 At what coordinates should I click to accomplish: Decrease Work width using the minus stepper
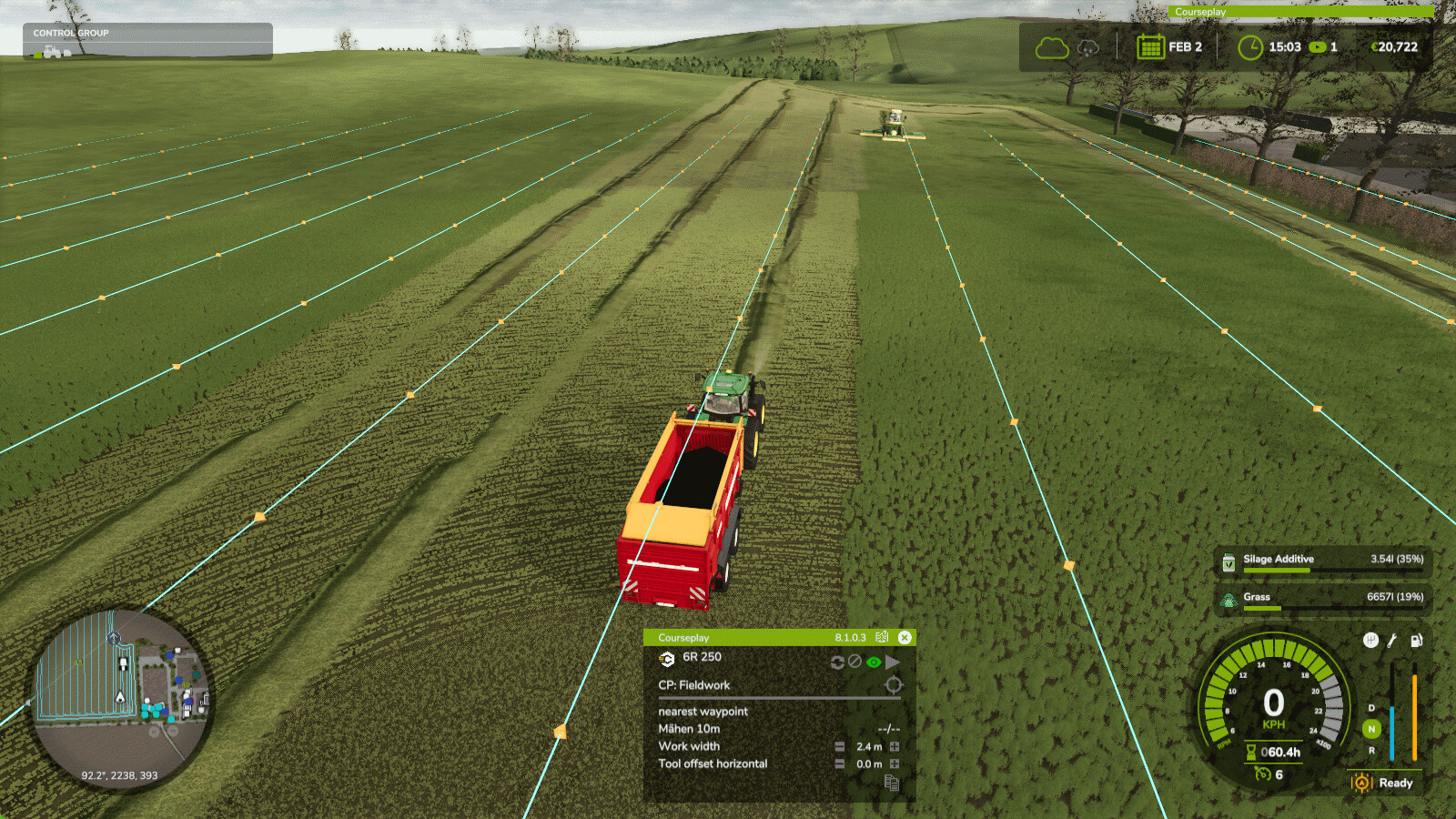tap(840, 746)
